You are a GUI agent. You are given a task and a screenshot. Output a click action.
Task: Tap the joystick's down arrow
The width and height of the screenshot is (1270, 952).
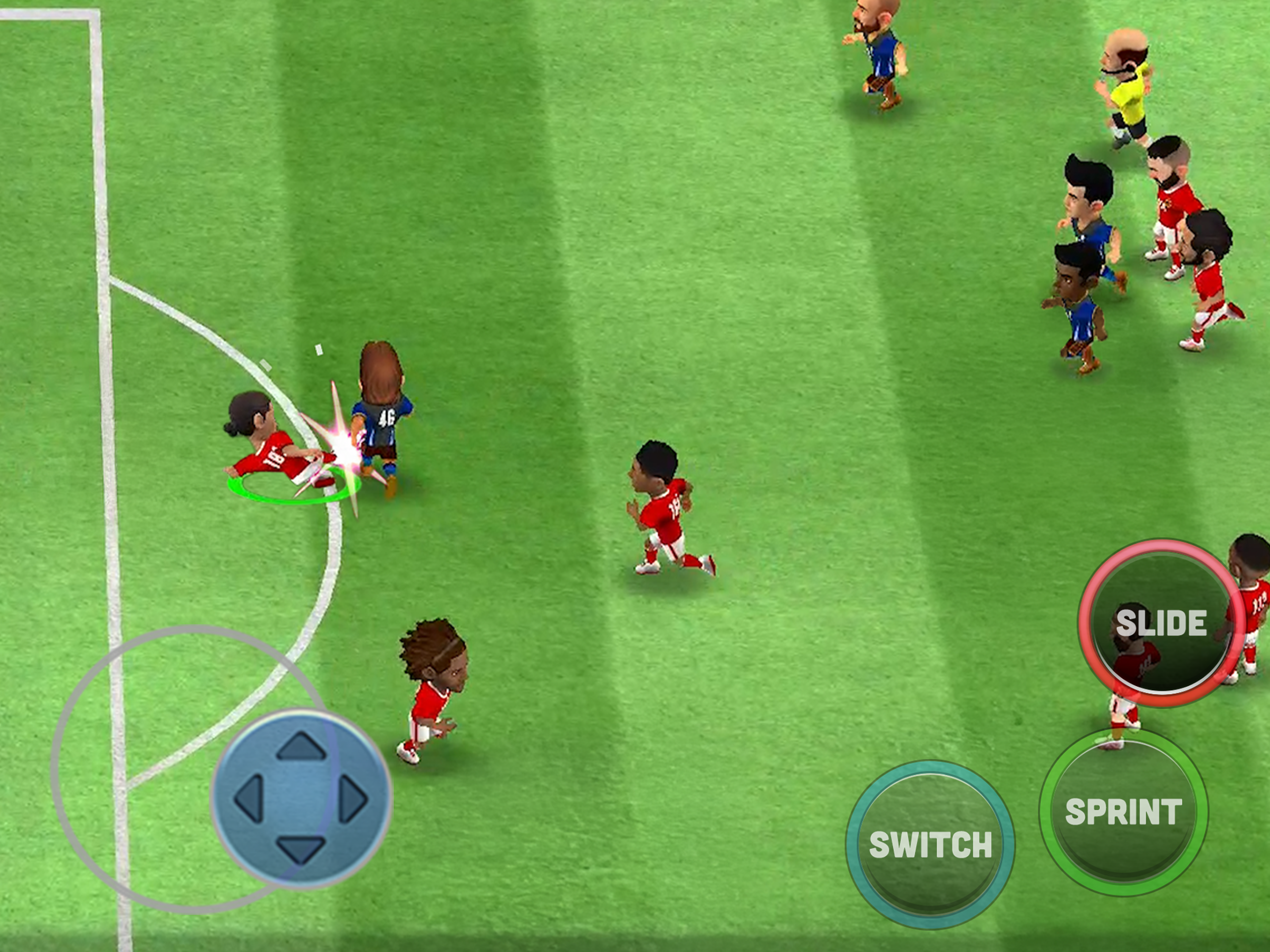click(x=301, y=849)
